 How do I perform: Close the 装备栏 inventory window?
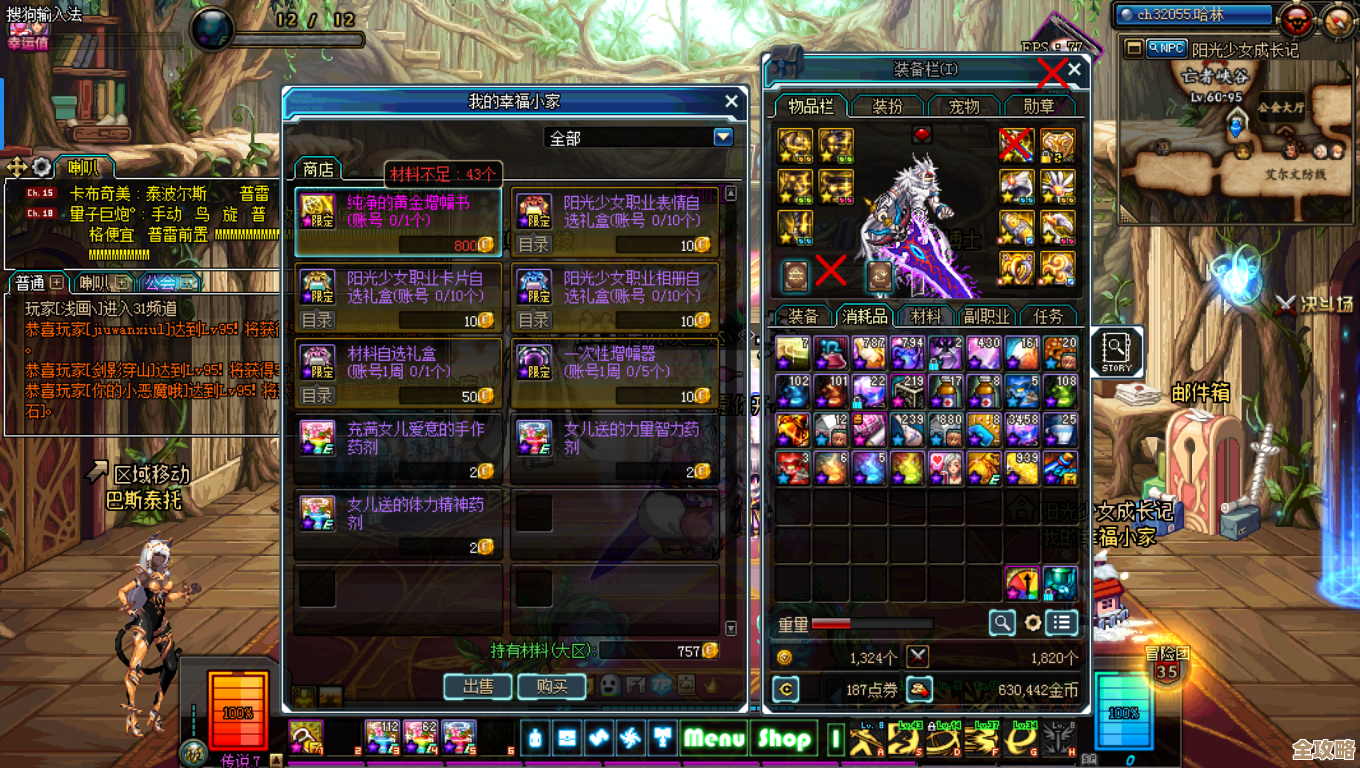click(1074, 70)
